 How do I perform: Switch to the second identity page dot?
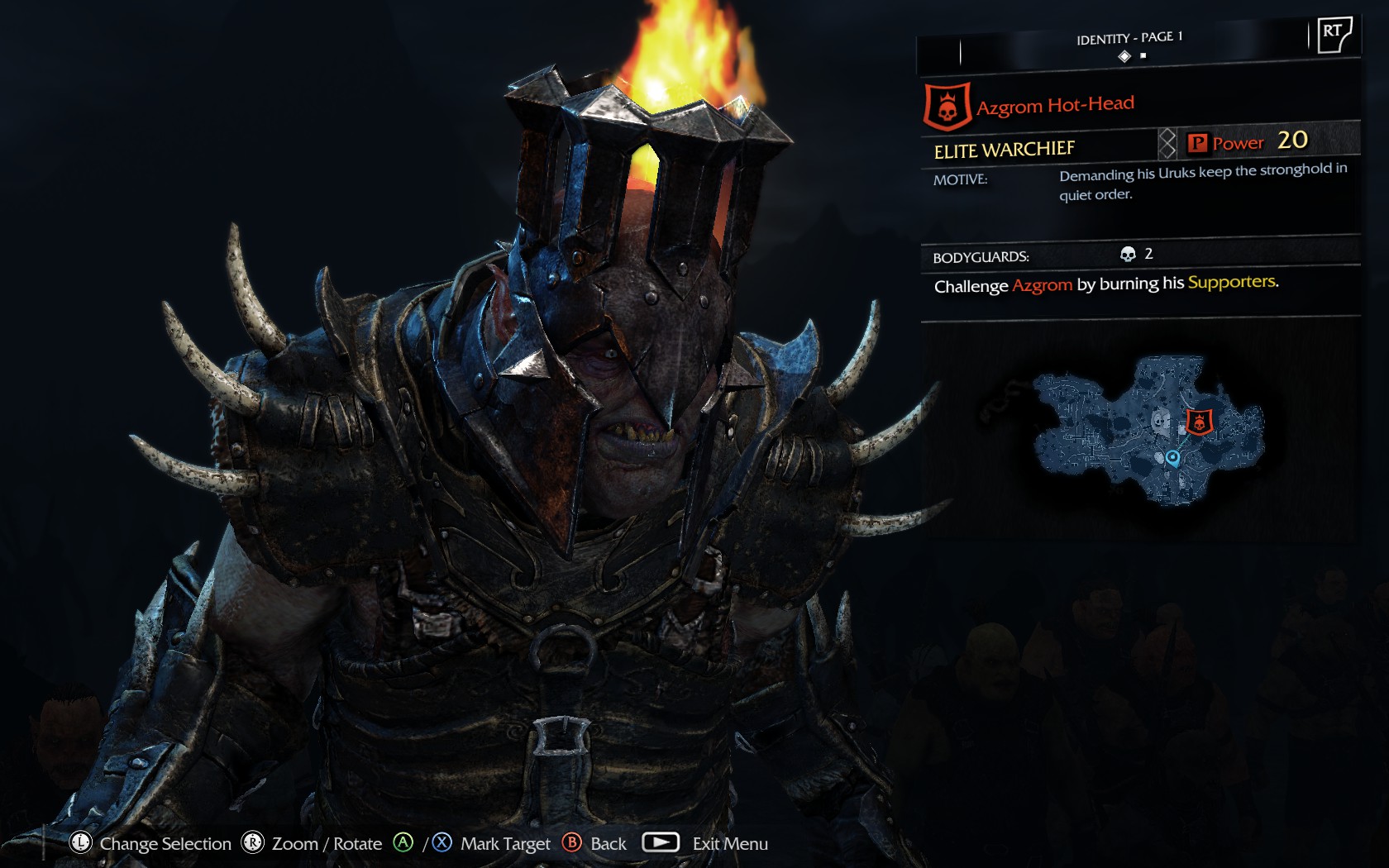point(1143,56)
